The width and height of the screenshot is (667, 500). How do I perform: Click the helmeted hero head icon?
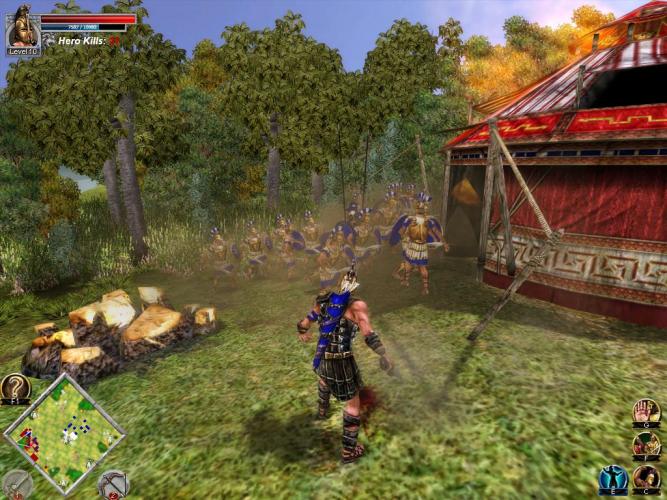[647, 478]
